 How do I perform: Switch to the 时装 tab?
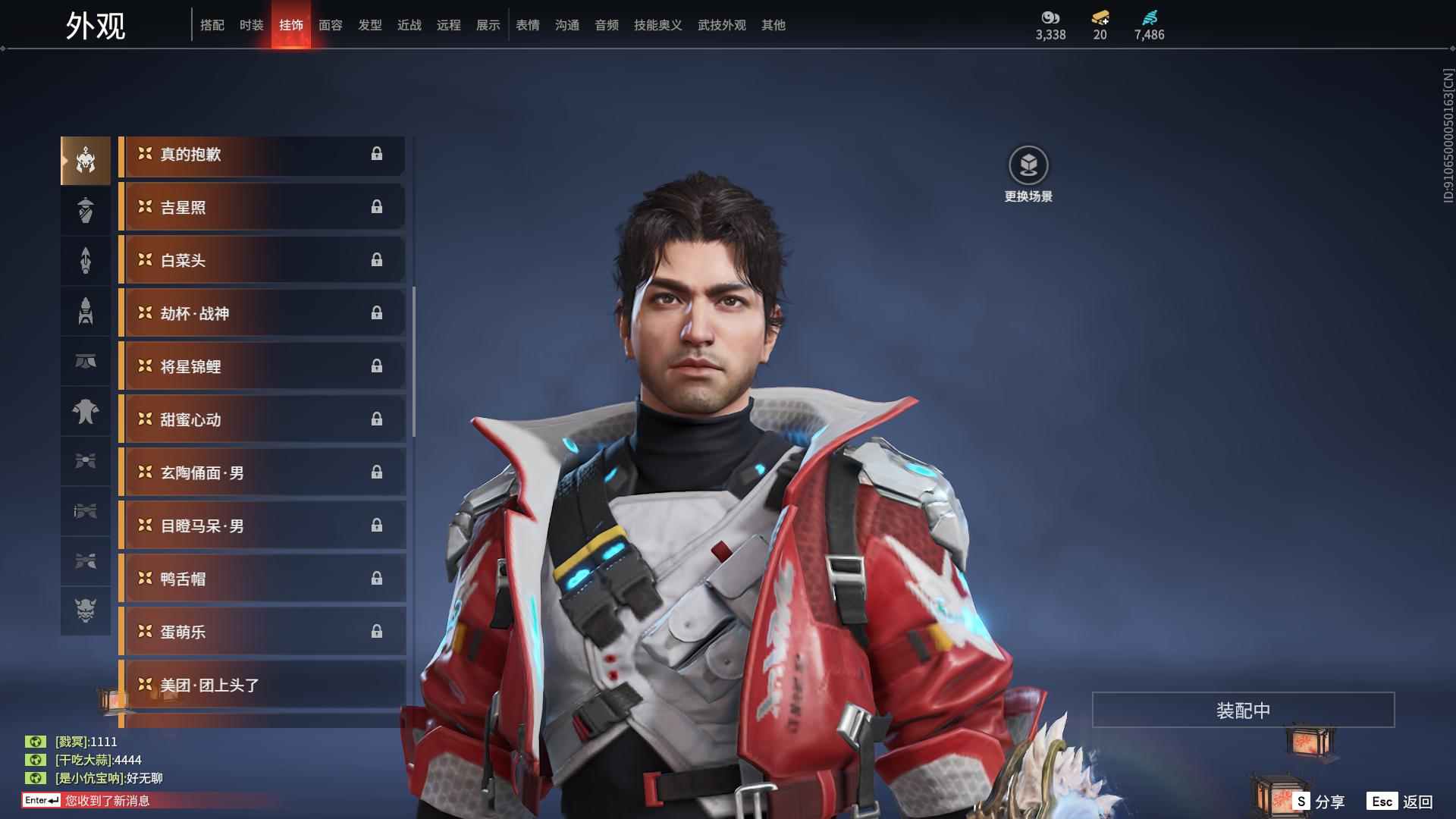[251, 25]
